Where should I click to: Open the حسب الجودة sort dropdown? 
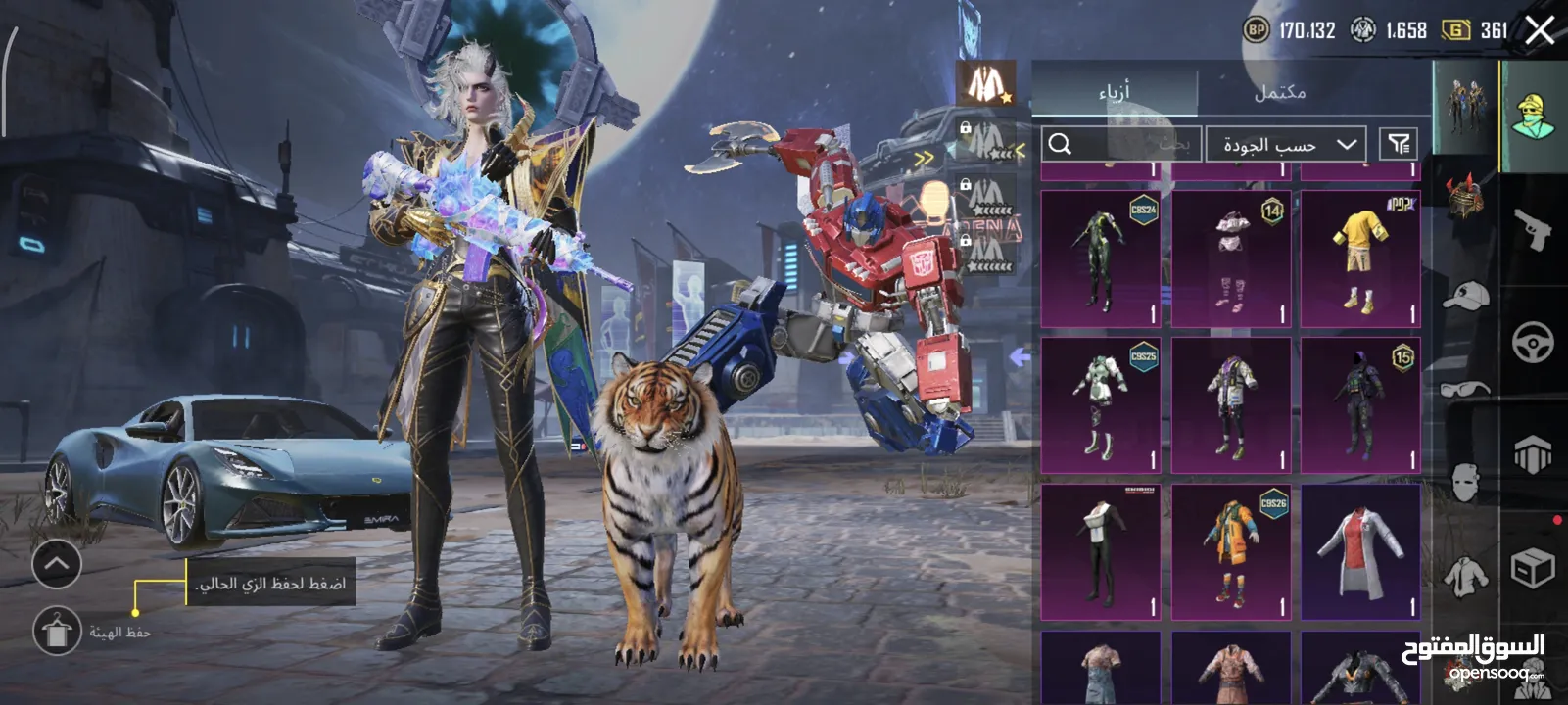click(1284, 145)
